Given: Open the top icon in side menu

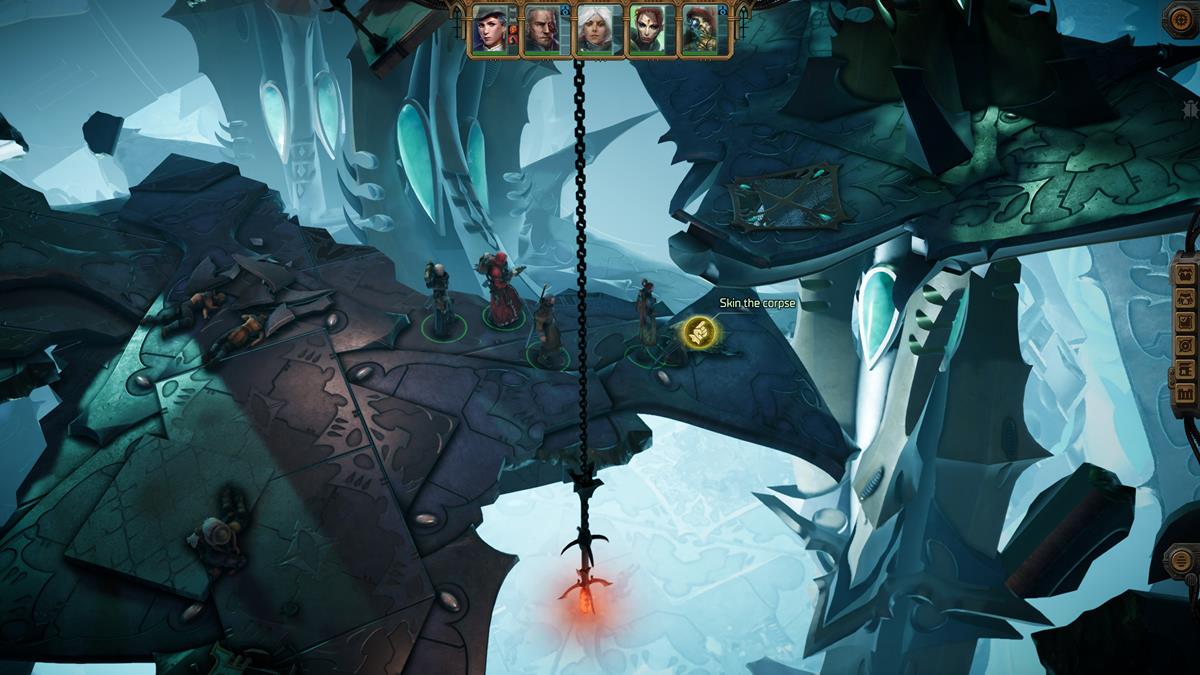Looking at the screenshot, I should point(1185,274).
